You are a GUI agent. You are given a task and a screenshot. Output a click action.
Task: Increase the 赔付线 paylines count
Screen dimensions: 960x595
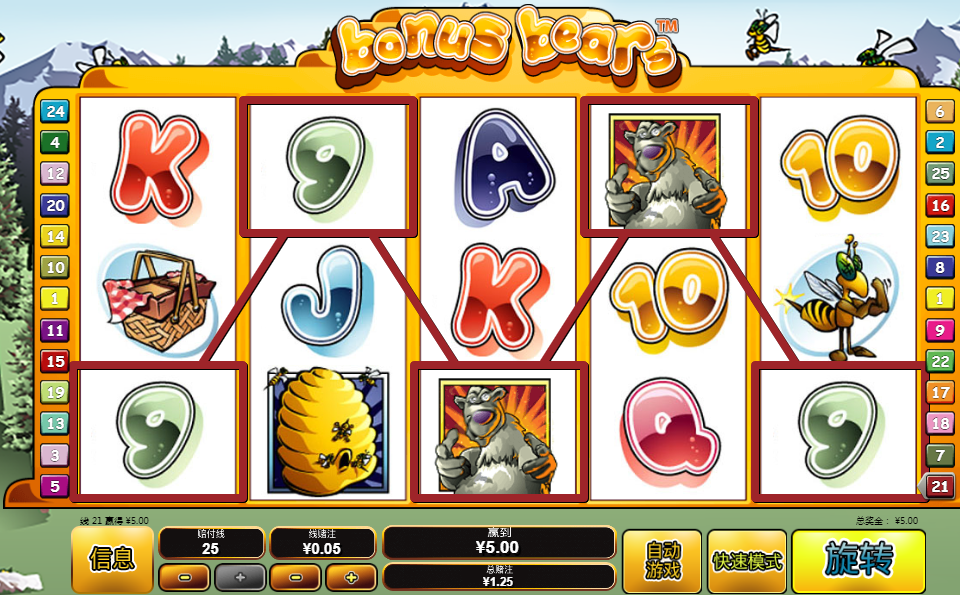(x=240, y=577)
